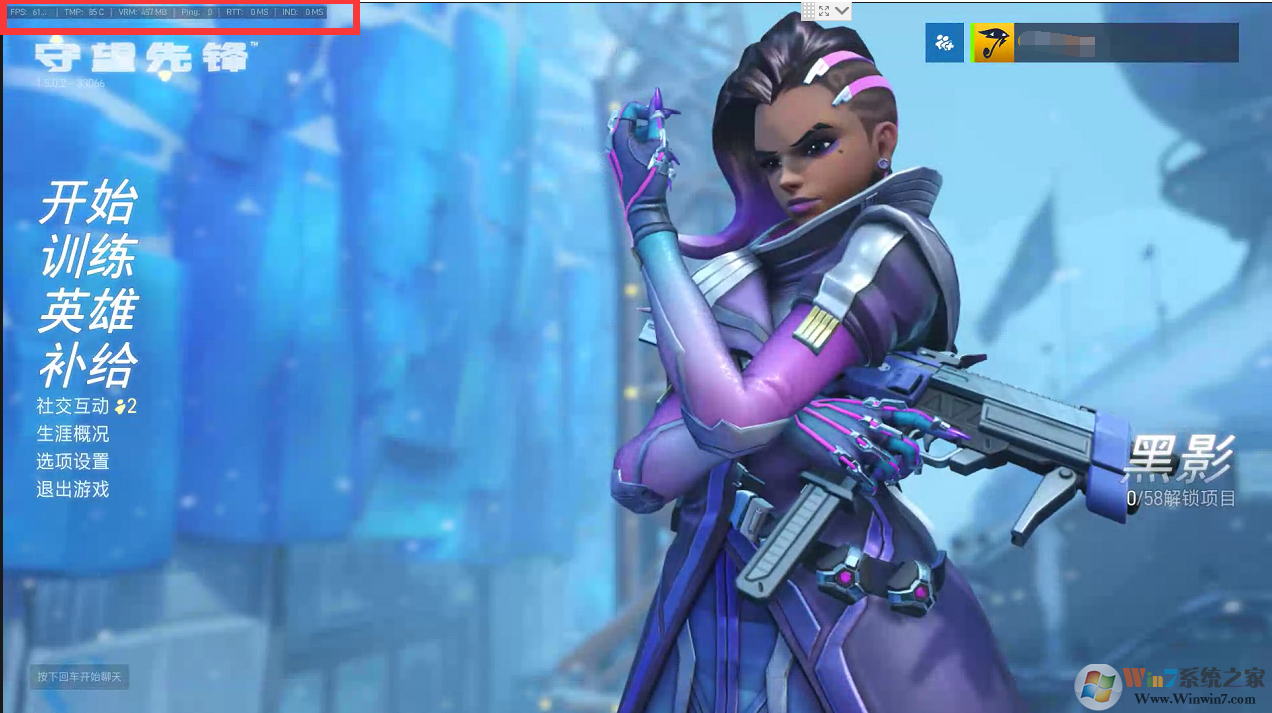Focus the chat box at the bottom left
Image resolution: width=1272 pixels, height=713 pixels.
(79, 677)
